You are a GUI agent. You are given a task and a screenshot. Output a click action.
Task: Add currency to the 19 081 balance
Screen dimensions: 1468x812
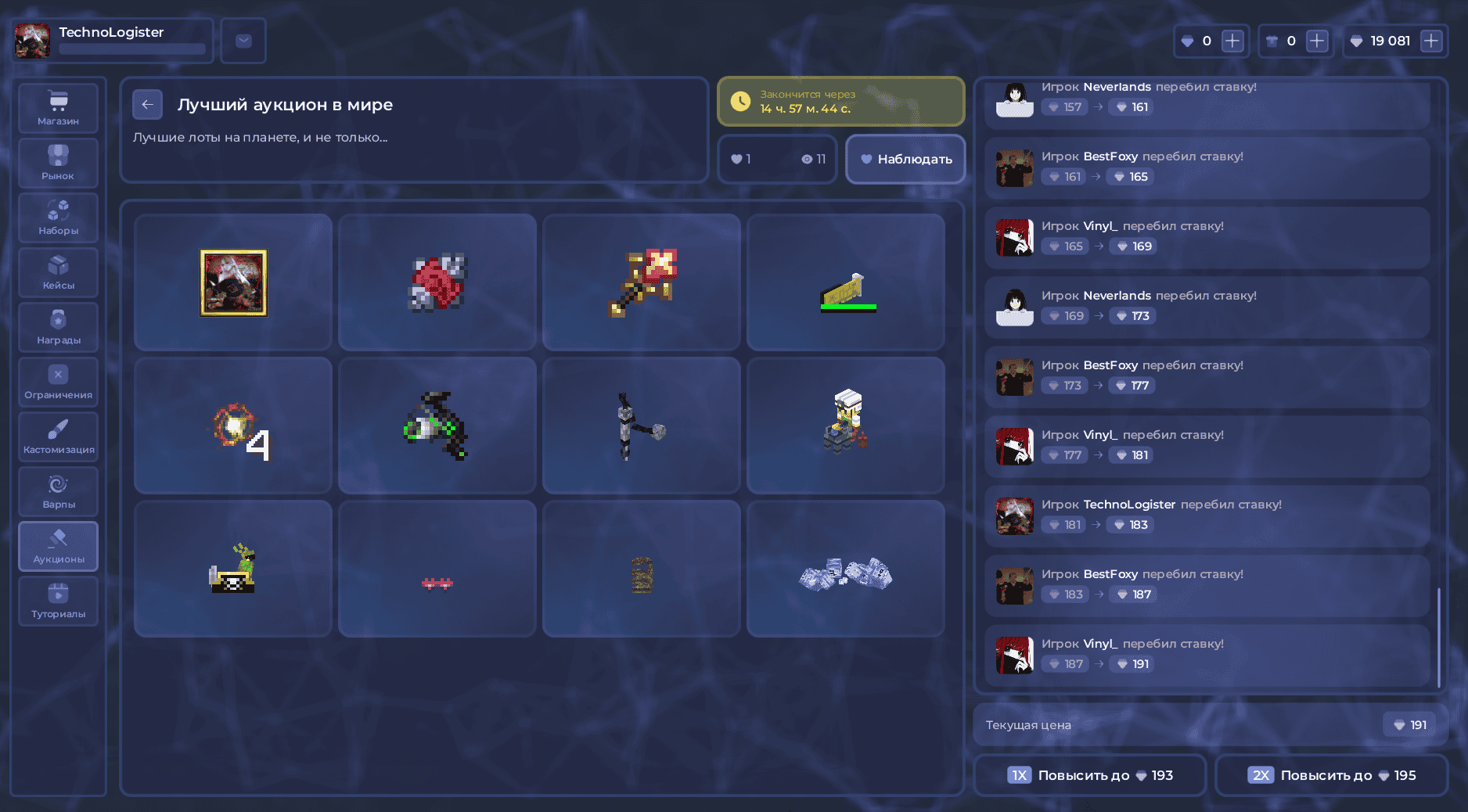(x=1431, y=41)
